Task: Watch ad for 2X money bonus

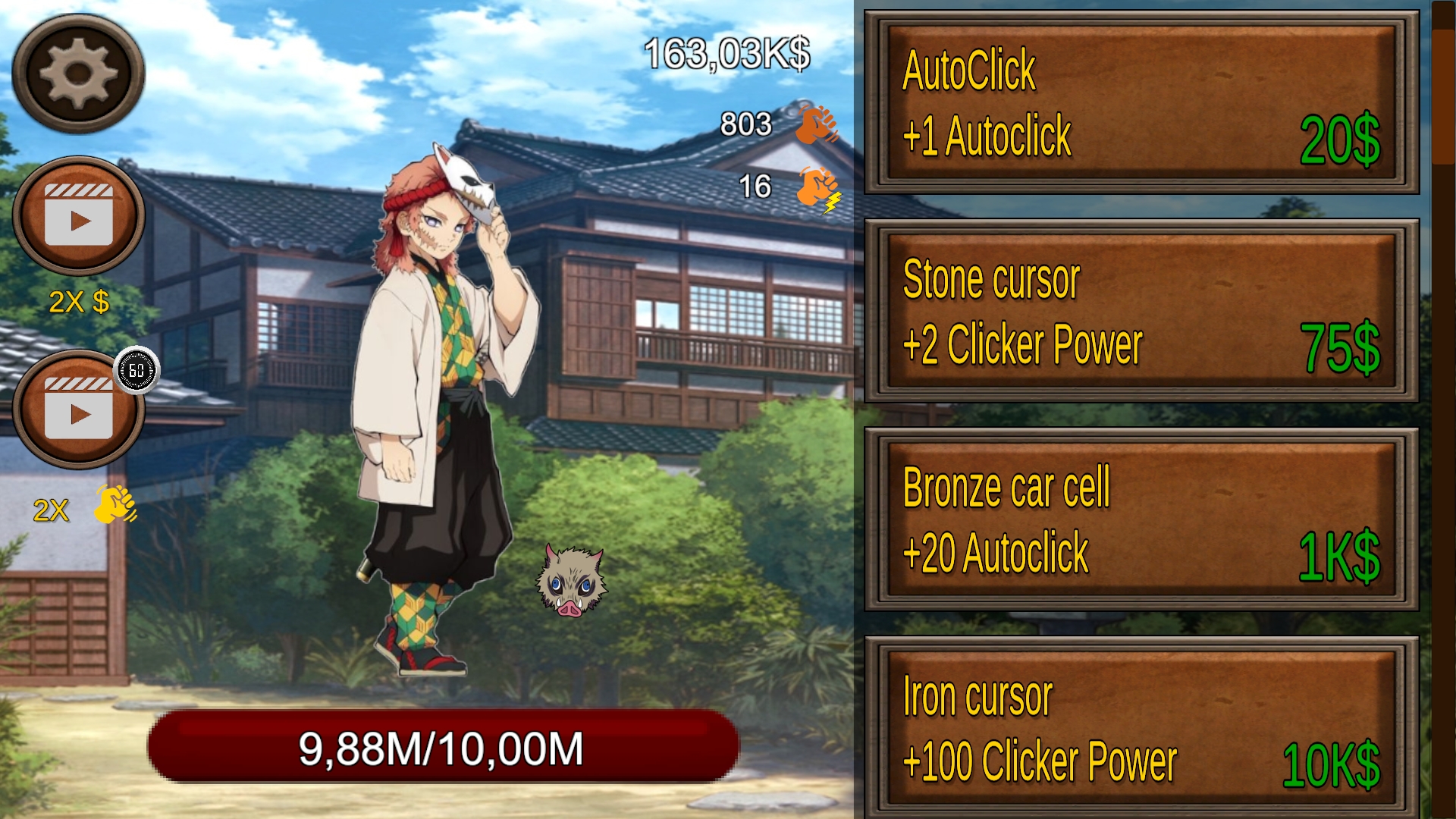Action: [x=80, y=216]
